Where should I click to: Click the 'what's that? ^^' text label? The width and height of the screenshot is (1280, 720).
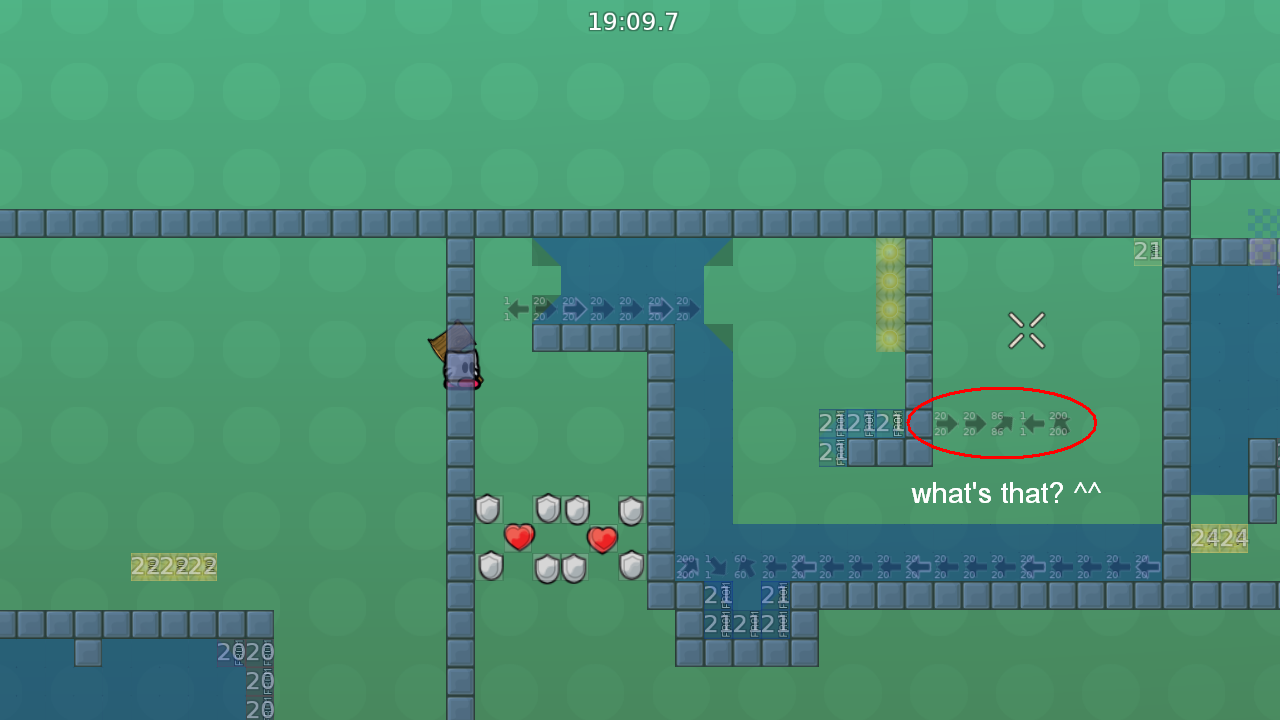tap(1005, 492)
